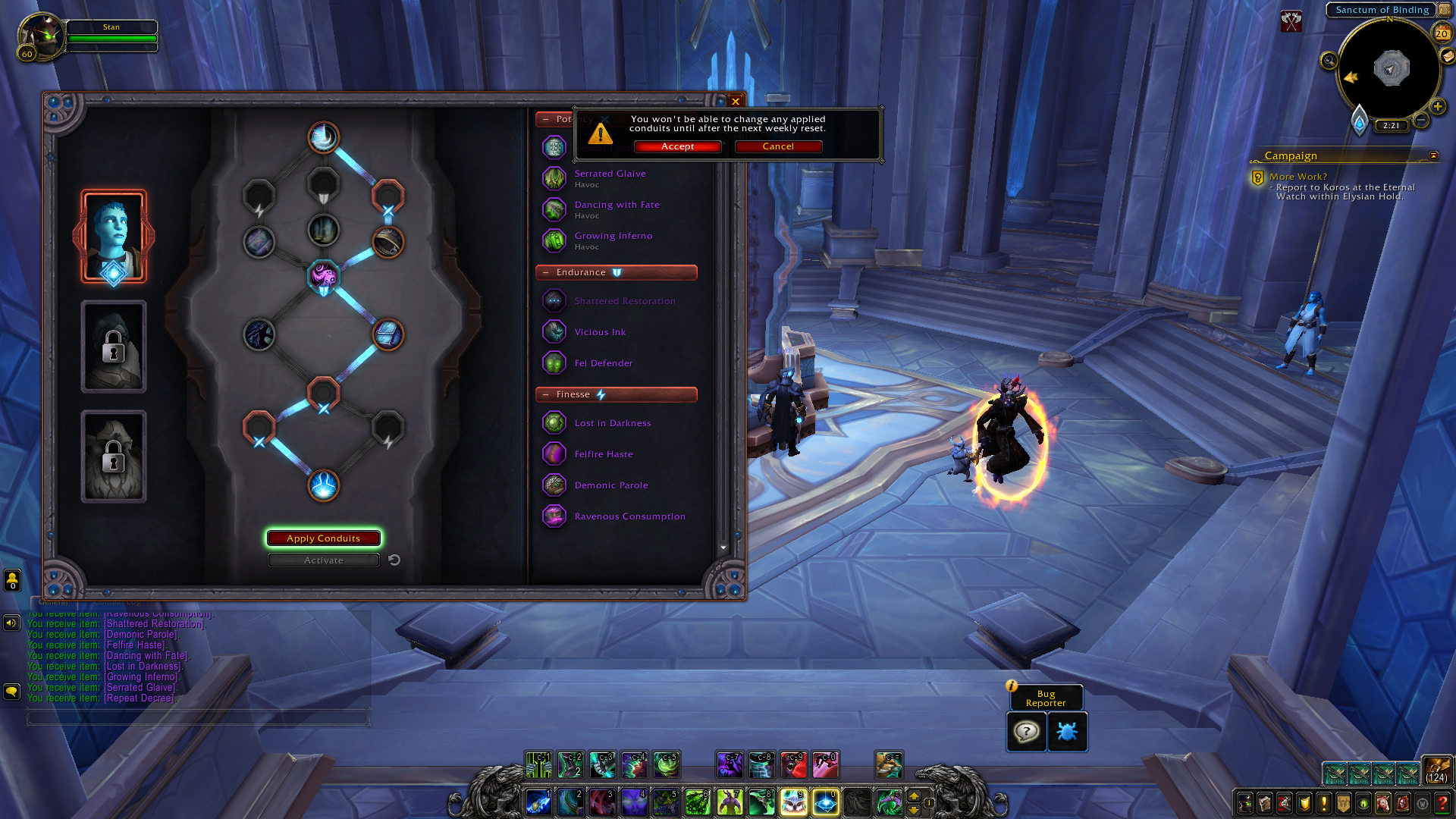This screenshot has height=819, width=1456.
Task: Open the Bug Reporter bug icon
Action: click(x=1067, y=732)
